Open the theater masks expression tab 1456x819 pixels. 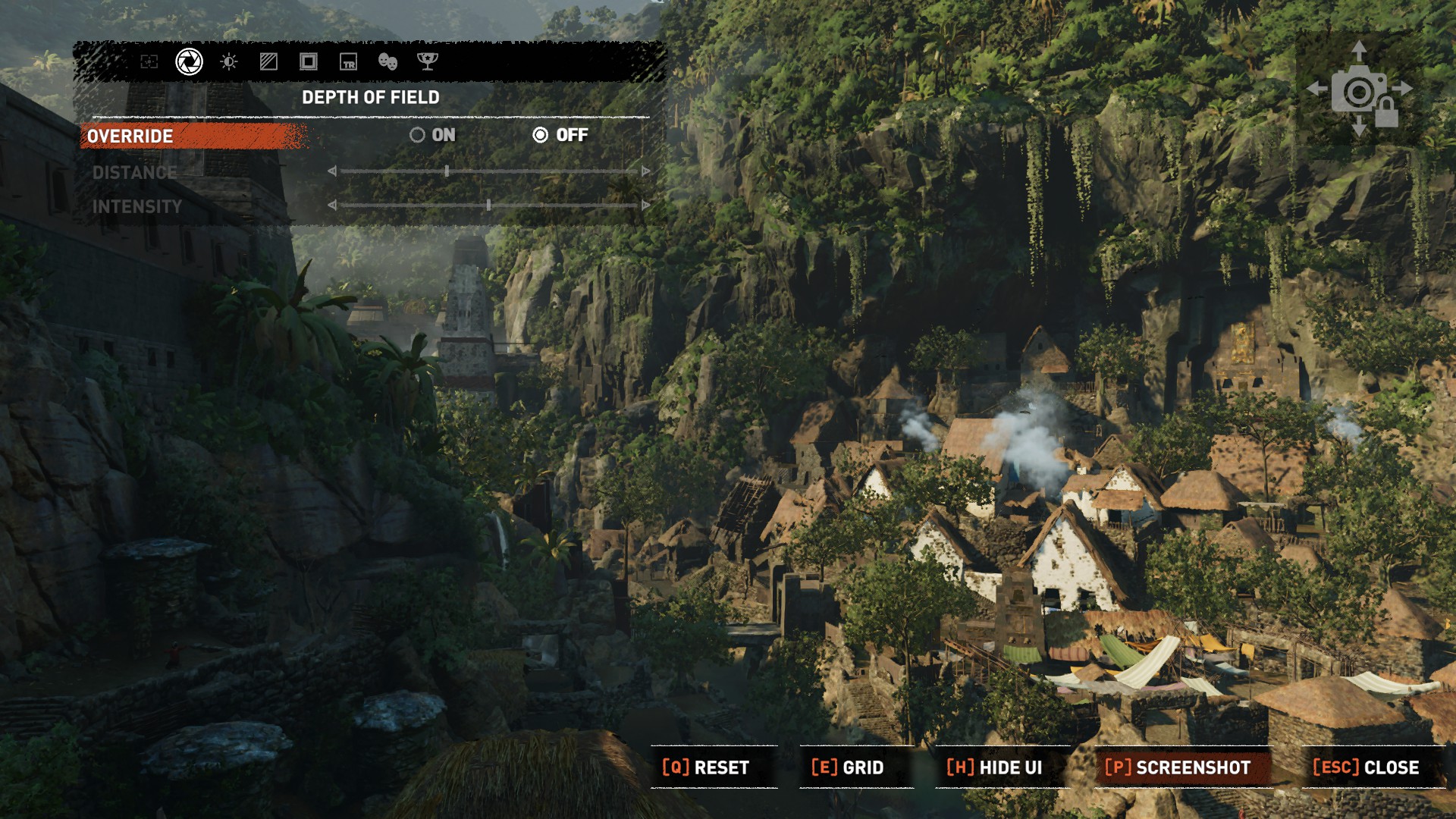click(x=388, y=61)
